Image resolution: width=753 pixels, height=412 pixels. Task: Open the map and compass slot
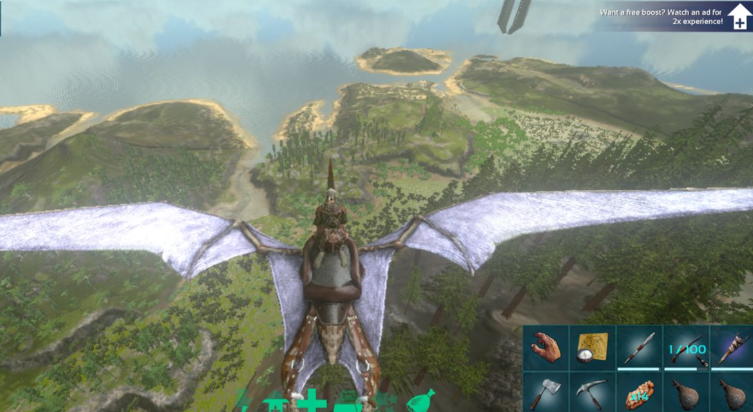pyautogui.click(x=592, y=347)
